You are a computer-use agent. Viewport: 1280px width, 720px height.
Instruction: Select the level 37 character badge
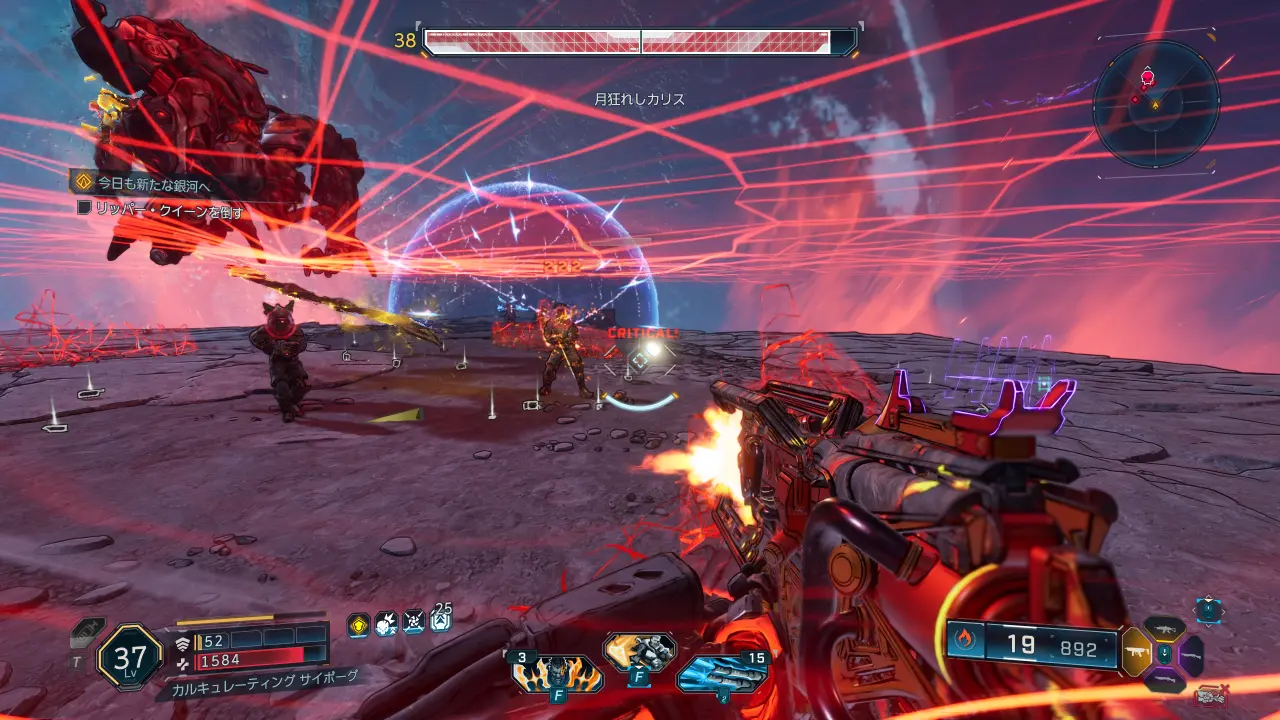(130, 657)
